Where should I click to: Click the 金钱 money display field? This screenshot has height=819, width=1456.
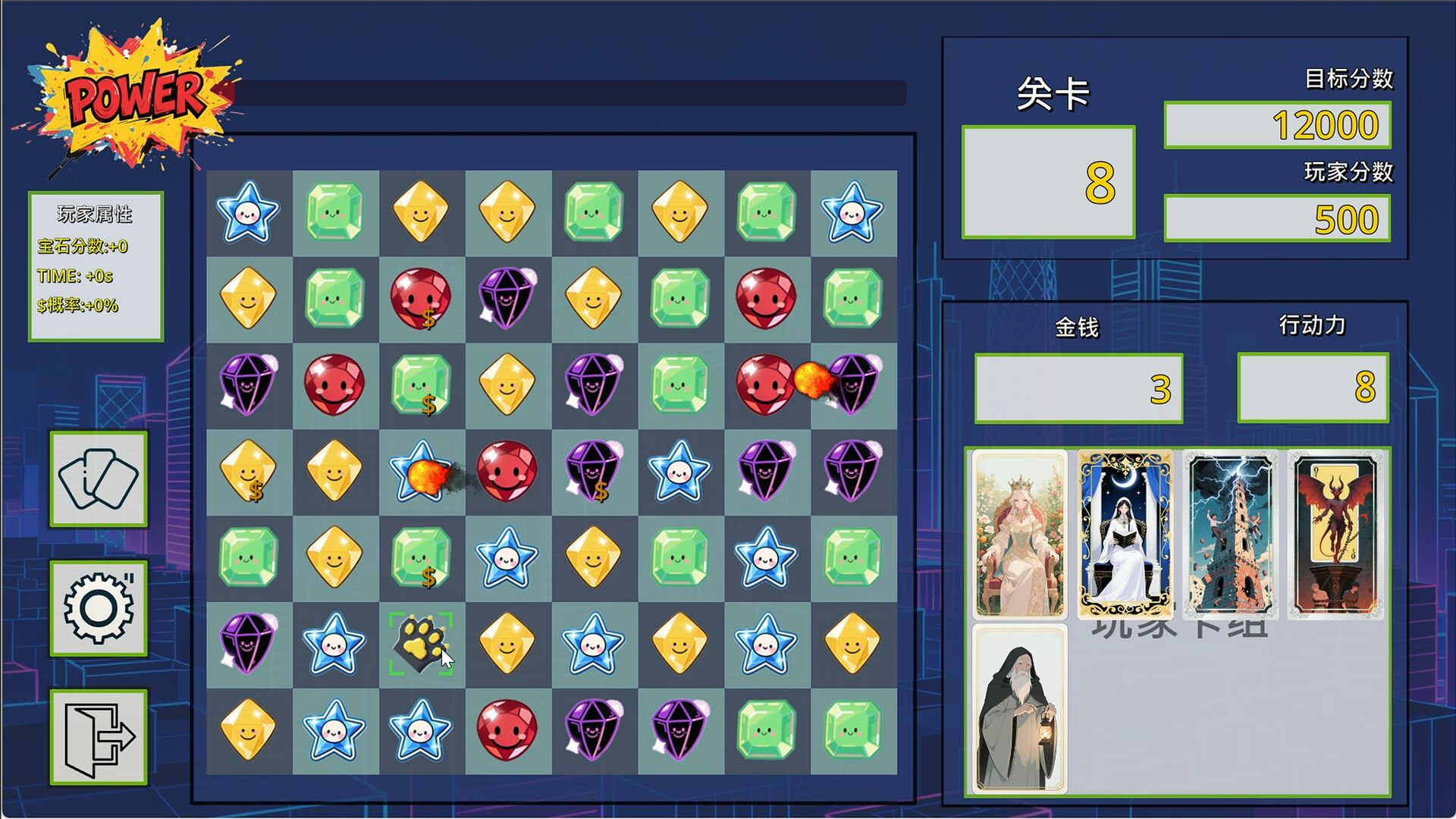[x=1077, y=387]
